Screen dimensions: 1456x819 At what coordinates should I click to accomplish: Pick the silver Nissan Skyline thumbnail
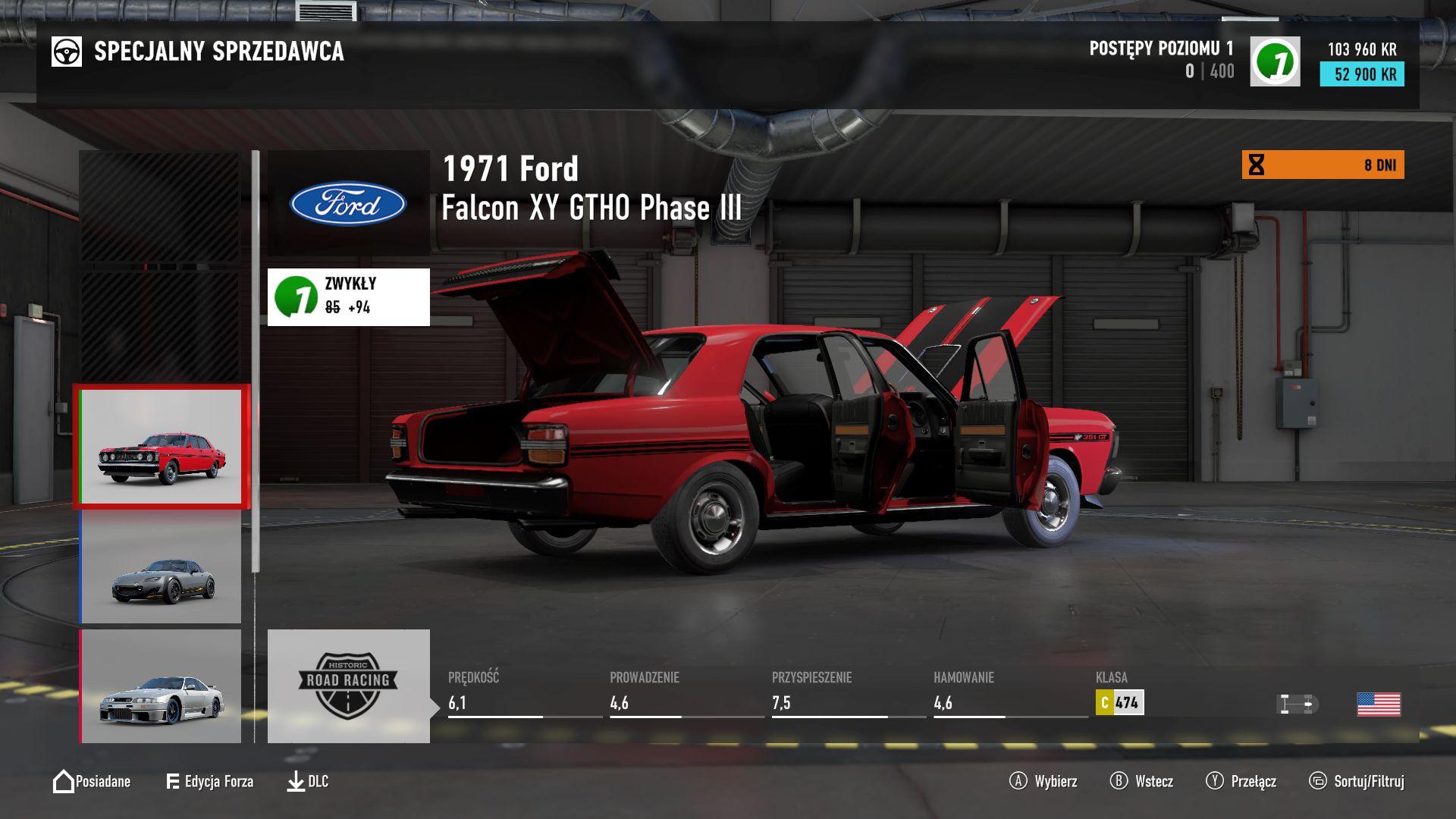click(x=162, y=686)
